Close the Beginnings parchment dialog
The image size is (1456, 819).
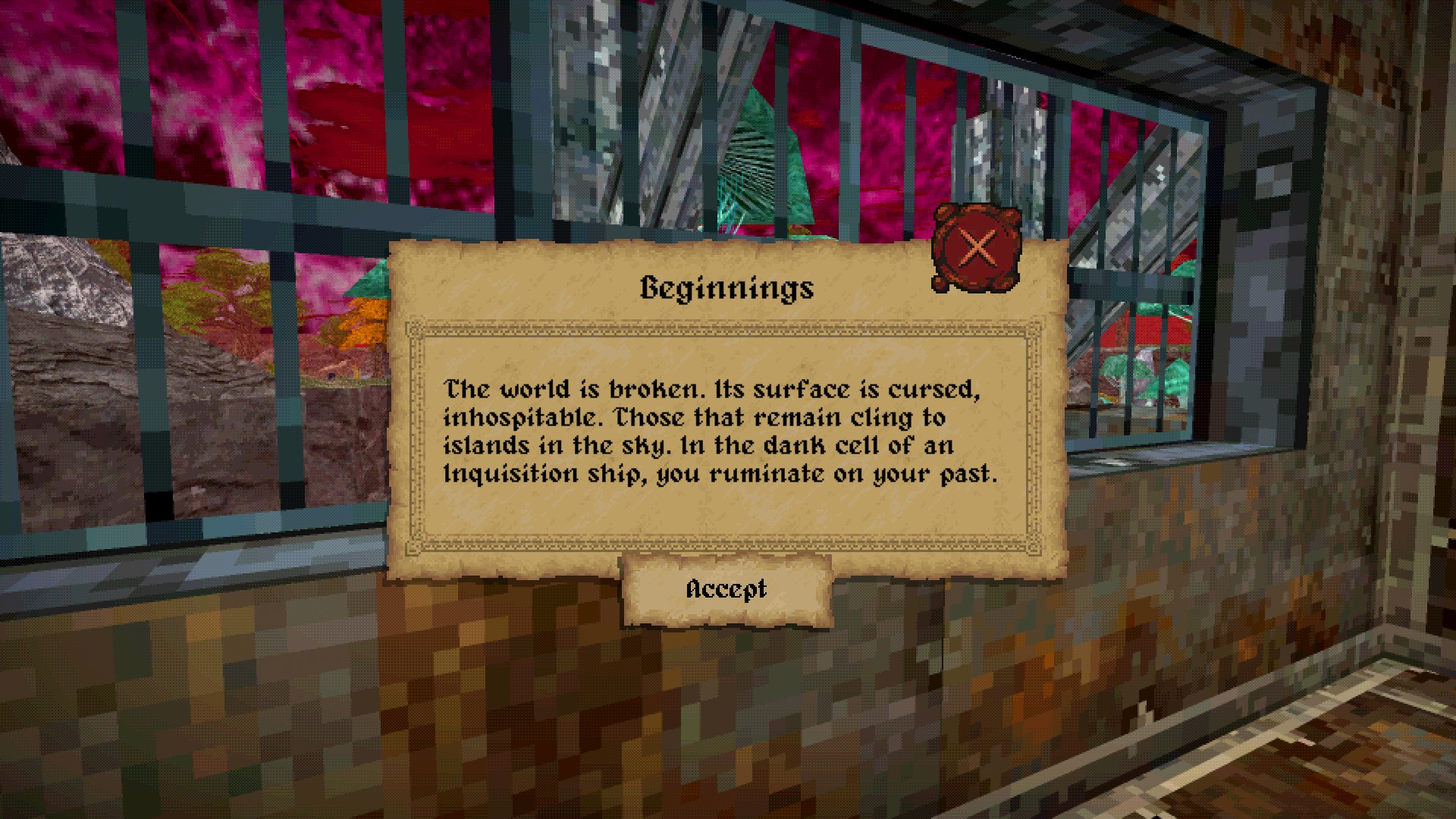[976, 247]
